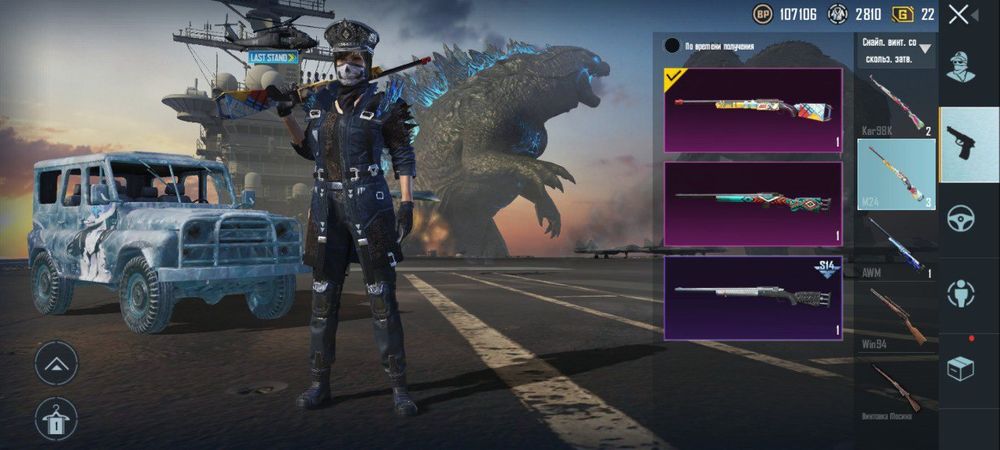Viewport: 1000px width, 450px height.
Task: Select the M24 weapon entry
Action: [896, 174]
